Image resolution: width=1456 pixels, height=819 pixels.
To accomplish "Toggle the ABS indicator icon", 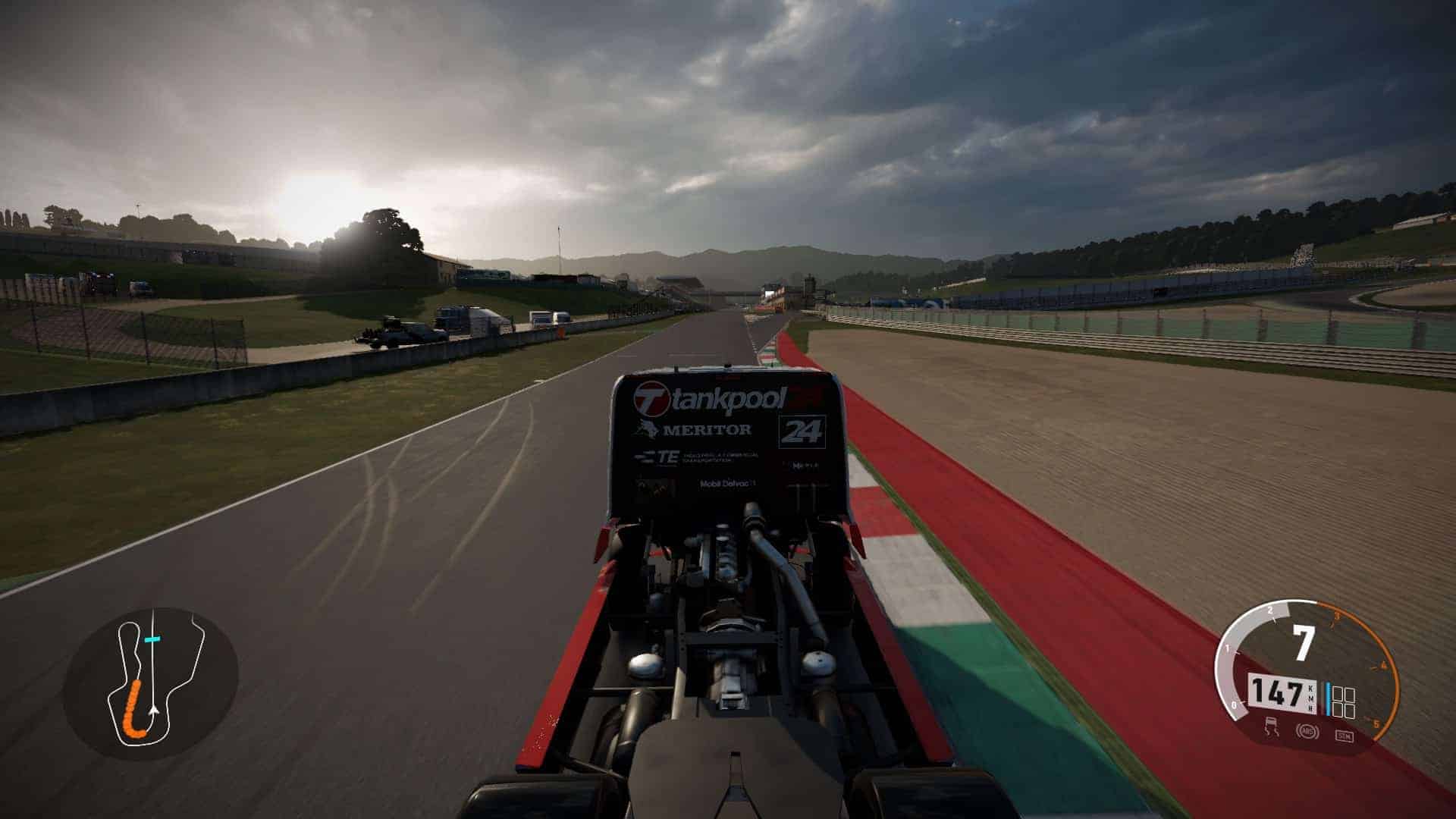I will tap(1307, 732).
